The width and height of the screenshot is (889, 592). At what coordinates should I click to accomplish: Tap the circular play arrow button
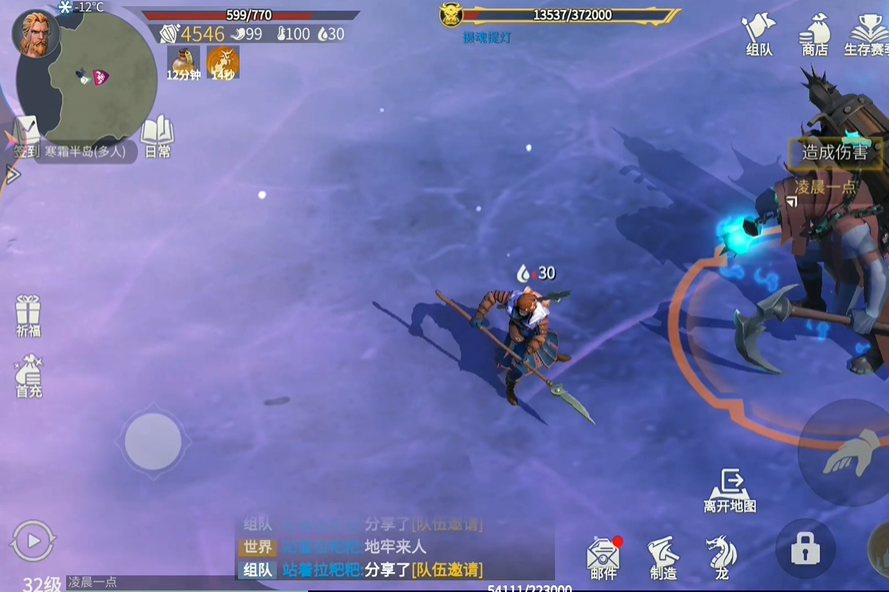(x=32, y=541)
